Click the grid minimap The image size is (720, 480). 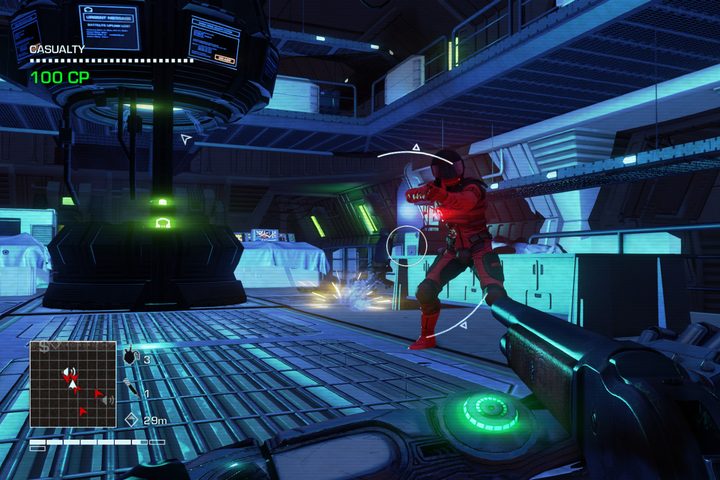pos(72,385)
